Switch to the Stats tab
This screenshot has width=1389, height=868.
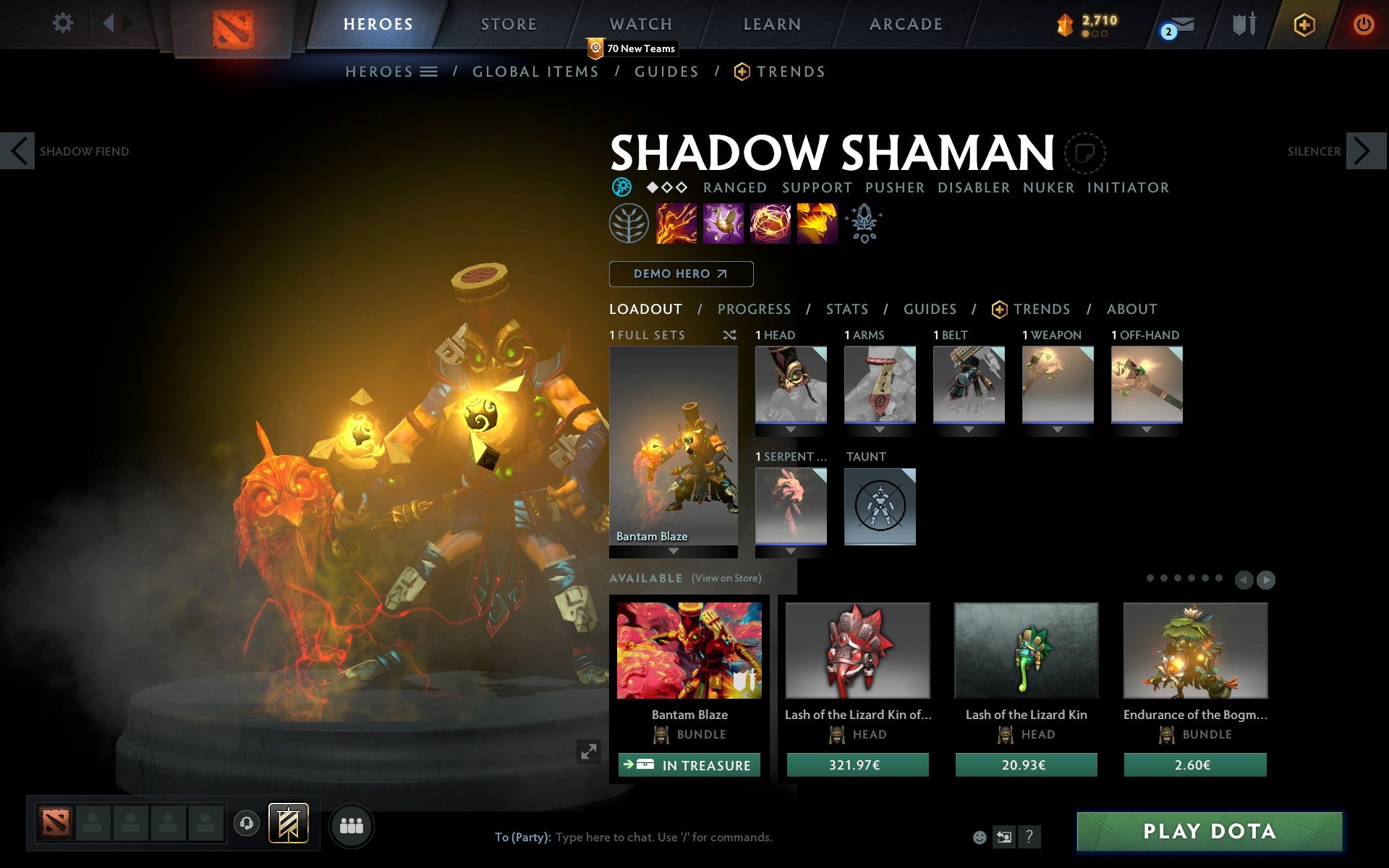pos(846,309)
